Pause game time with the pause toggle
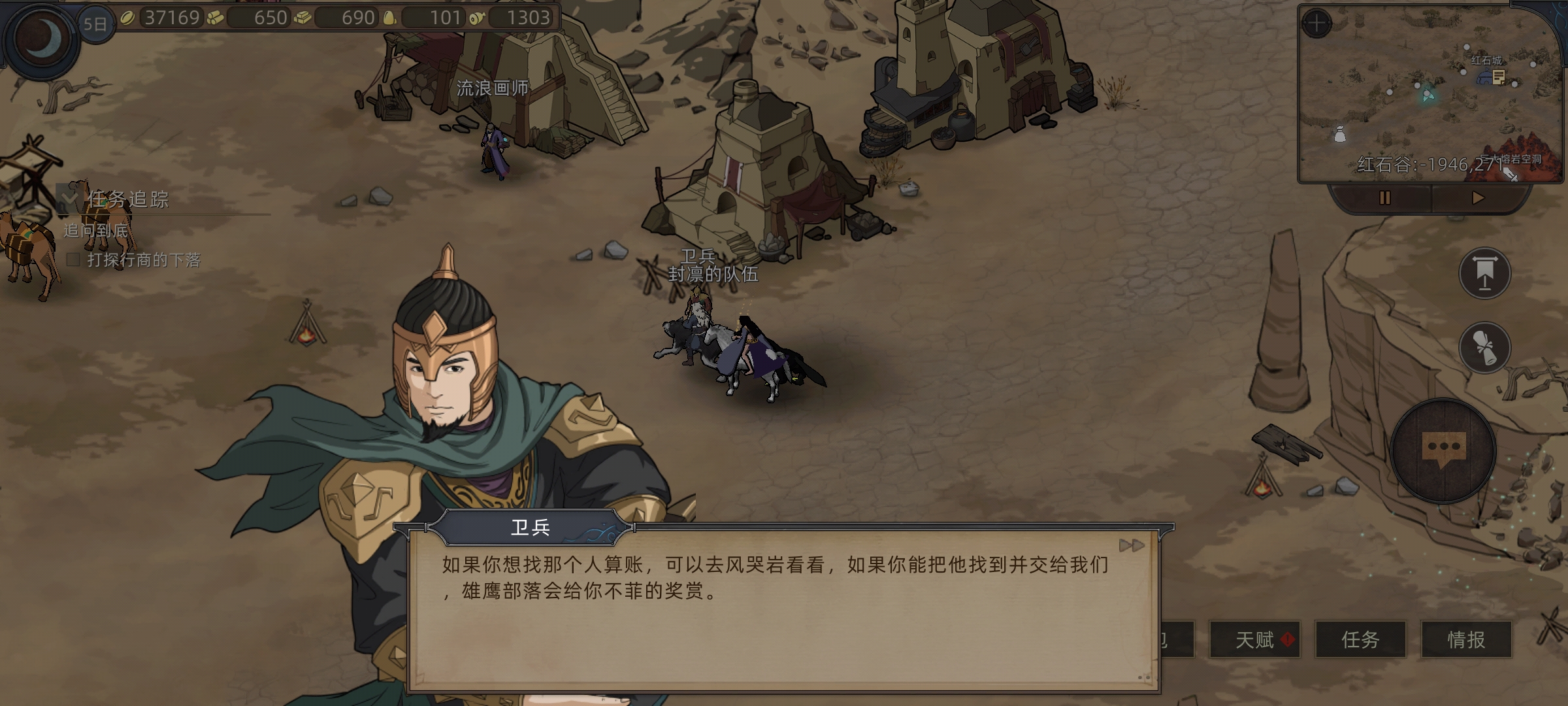The image size is (1568, 706). point(1385,198)
